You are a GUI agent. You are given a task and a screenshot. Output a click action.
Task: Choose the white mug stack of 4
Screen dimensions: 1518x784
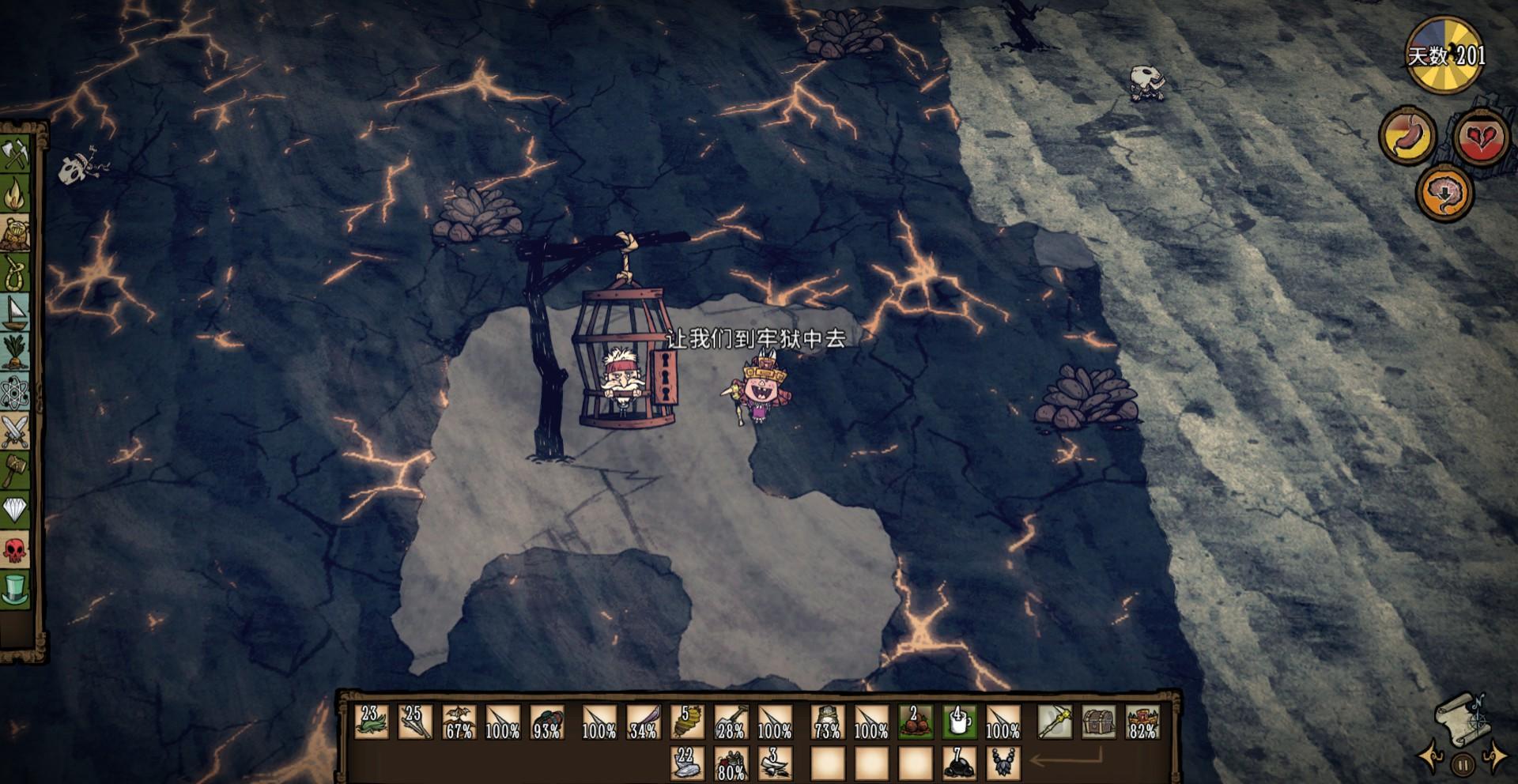click(959, 722)
